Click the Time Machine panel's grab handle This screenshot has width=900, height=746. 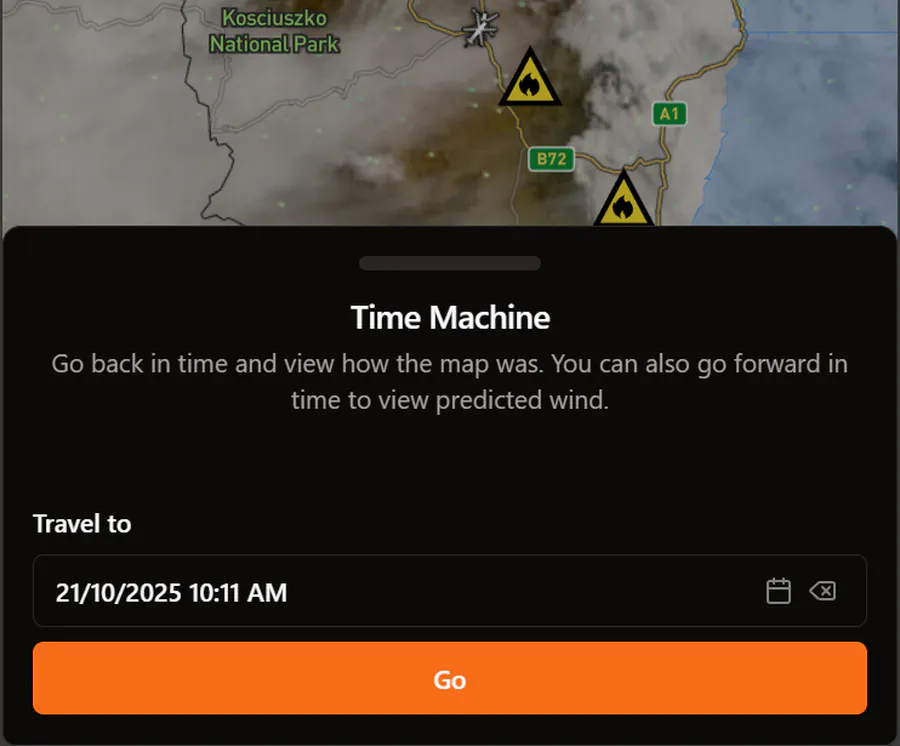449,263
